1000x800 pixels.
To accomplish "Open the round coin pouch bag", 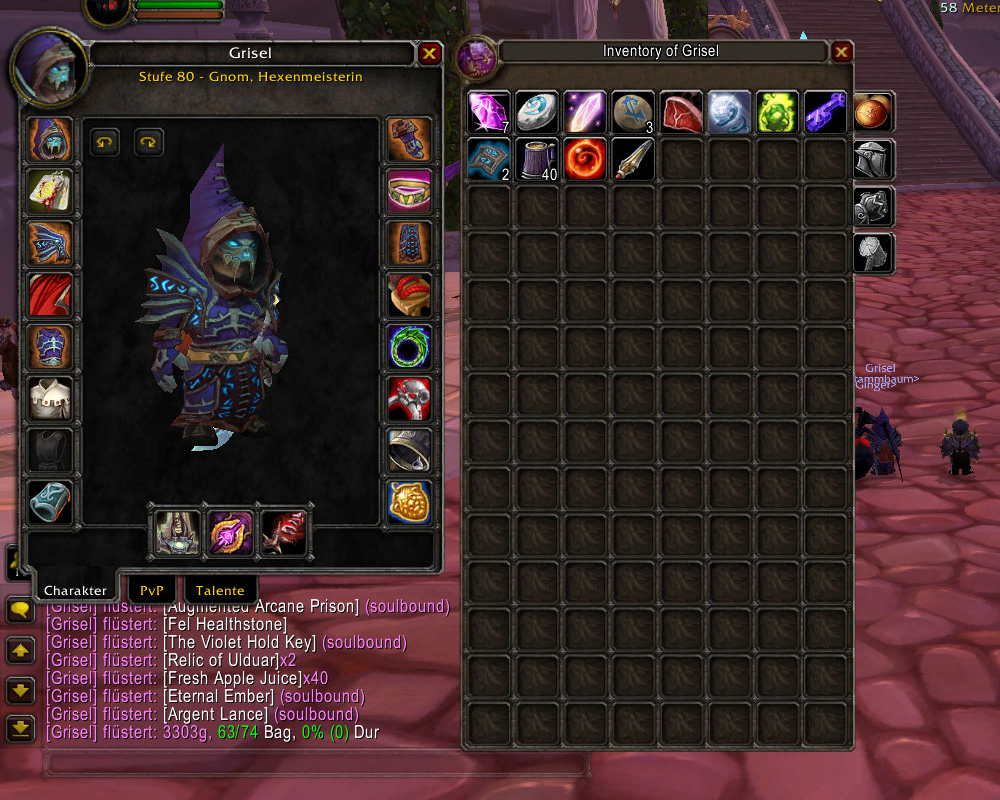I will click(x=874, y=112).
